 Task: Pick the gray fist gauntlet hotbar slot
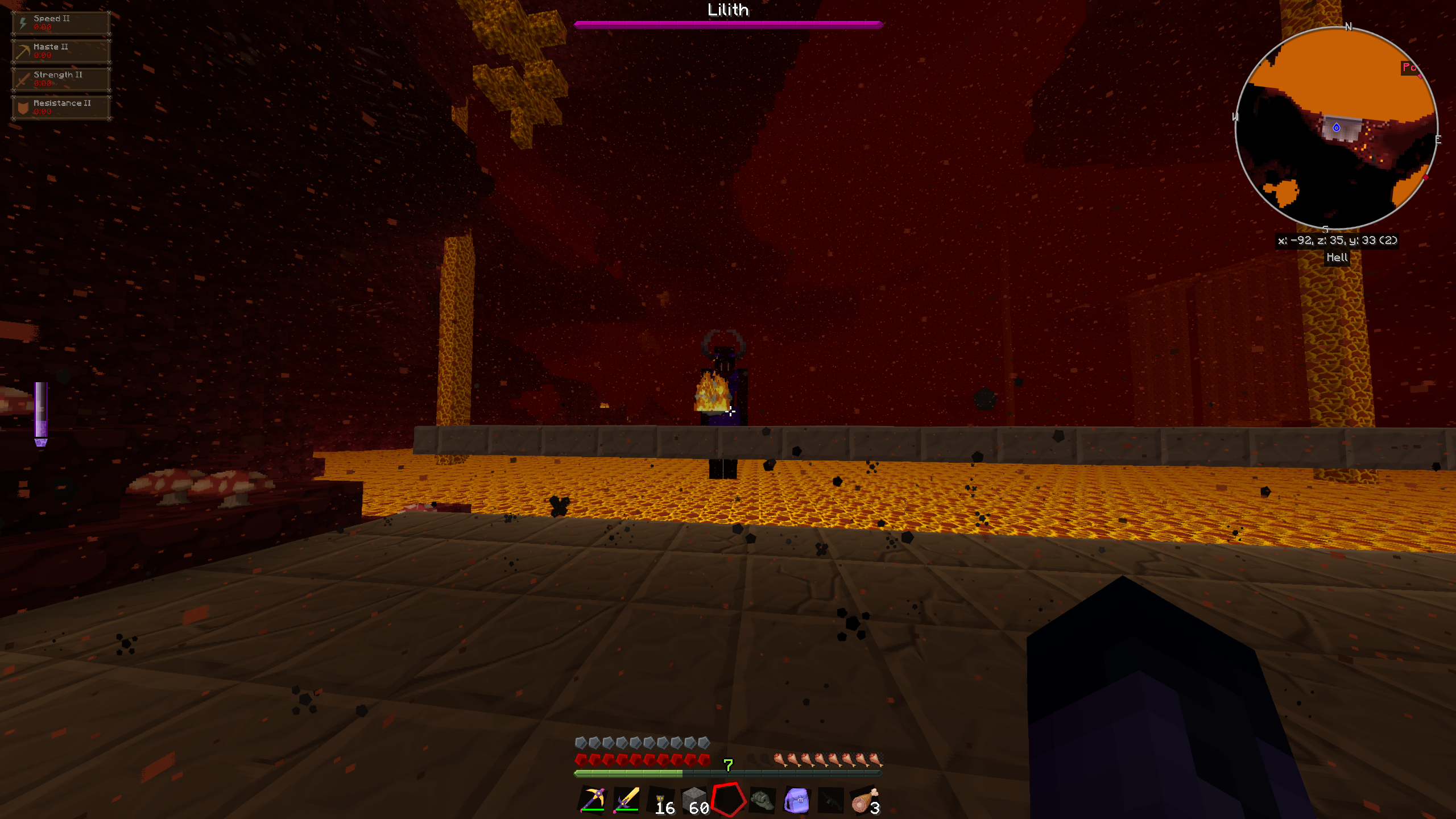762,800
